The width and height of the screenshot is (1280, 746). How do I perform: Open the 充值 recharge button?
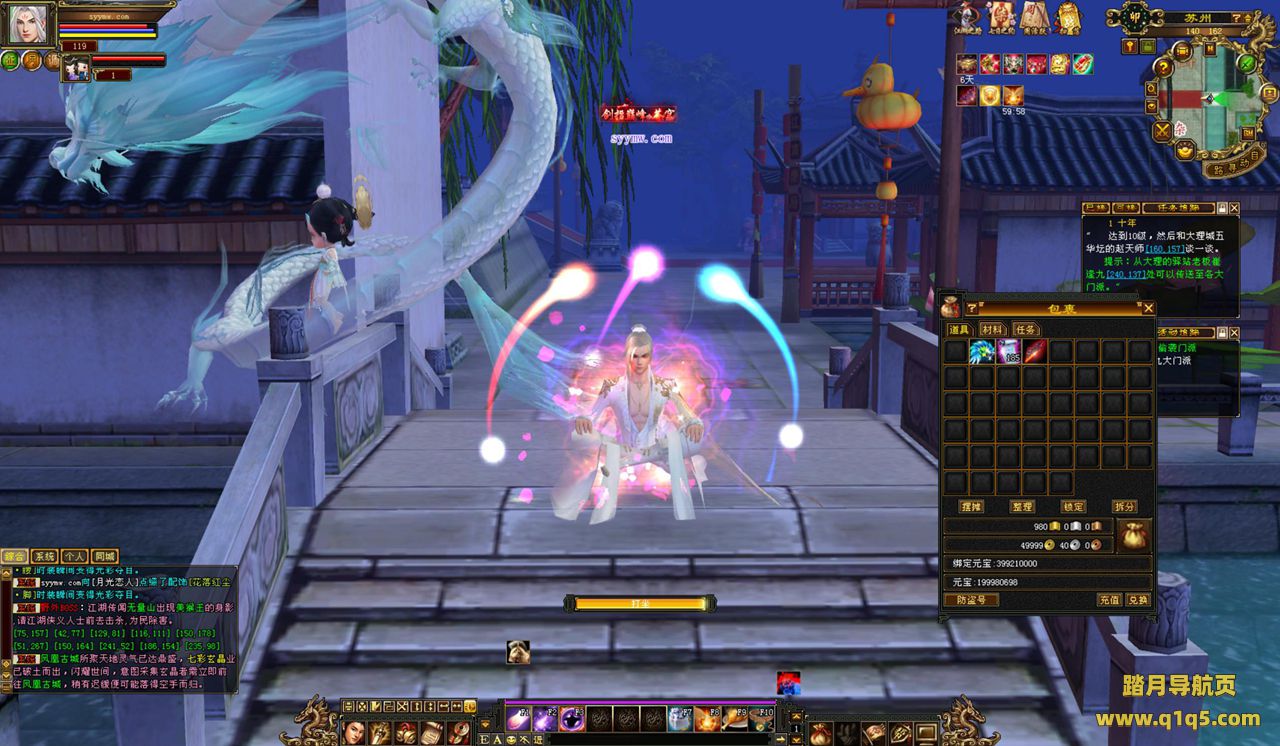tap(1108, 600)
